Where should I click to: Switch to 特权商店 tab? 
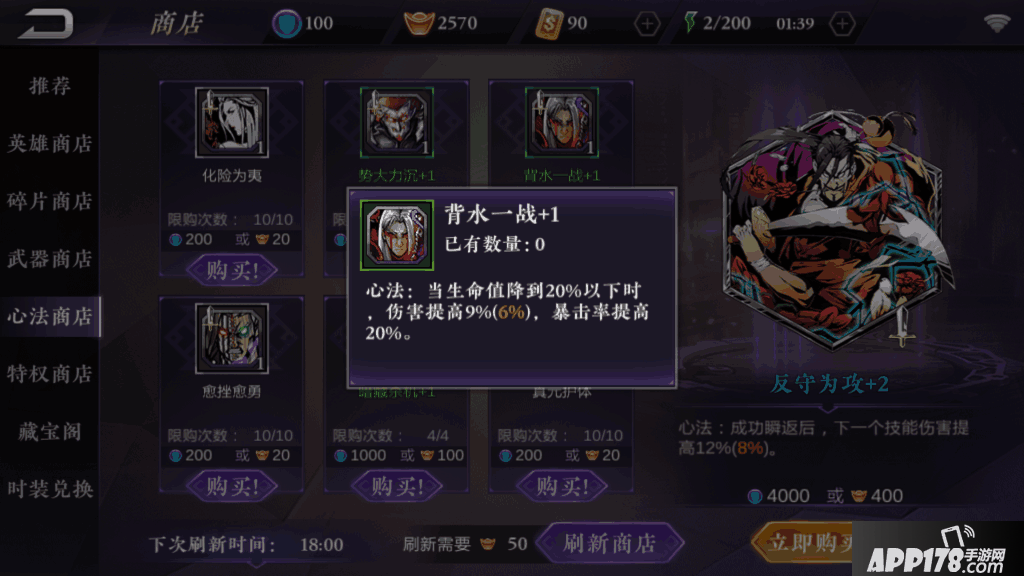[50, 373]
